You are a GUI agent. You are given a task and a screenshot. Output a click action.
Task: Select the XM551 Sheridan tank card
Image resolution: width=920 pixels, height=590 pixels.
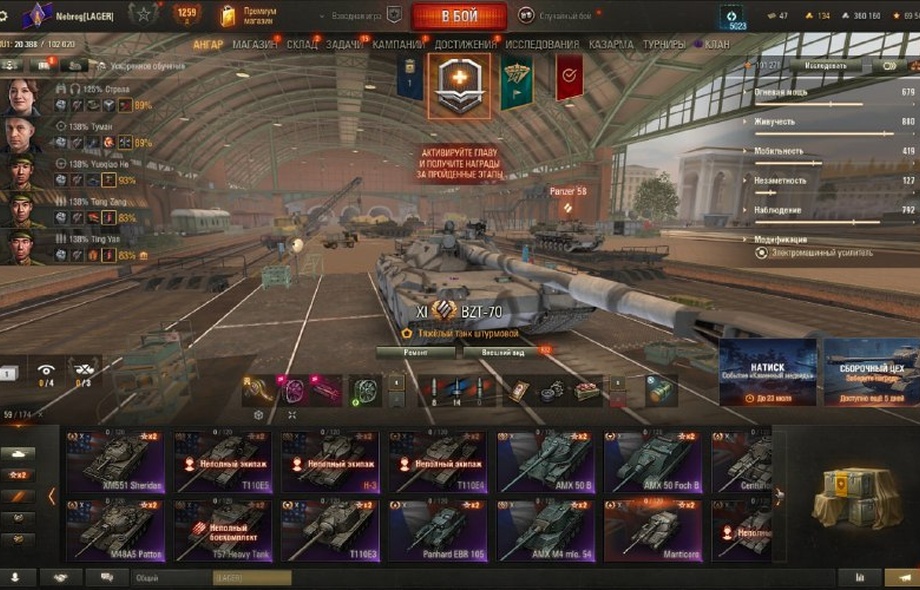point(116,462)
